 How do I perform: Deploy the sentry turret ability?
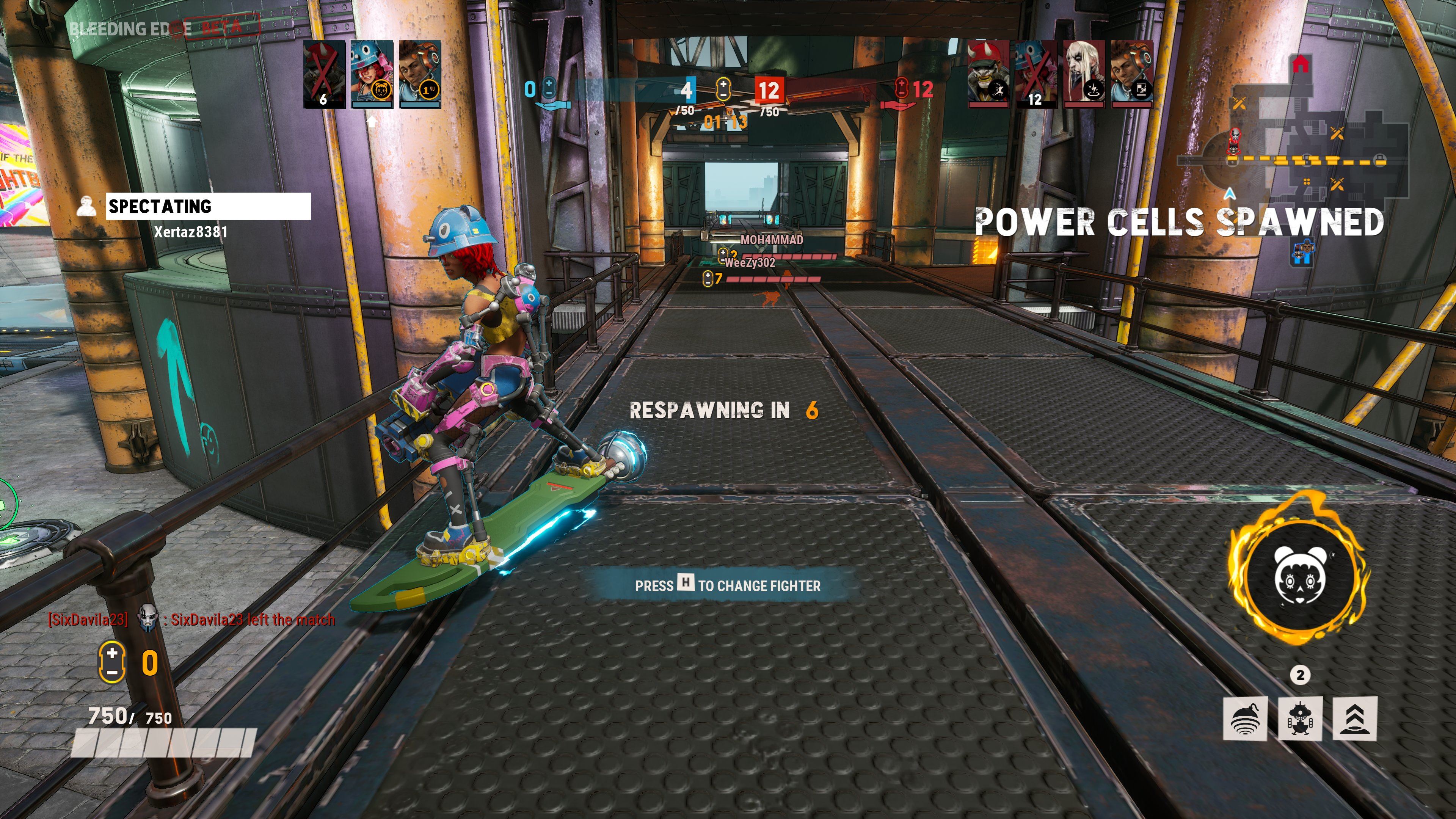pos(1300,719)
